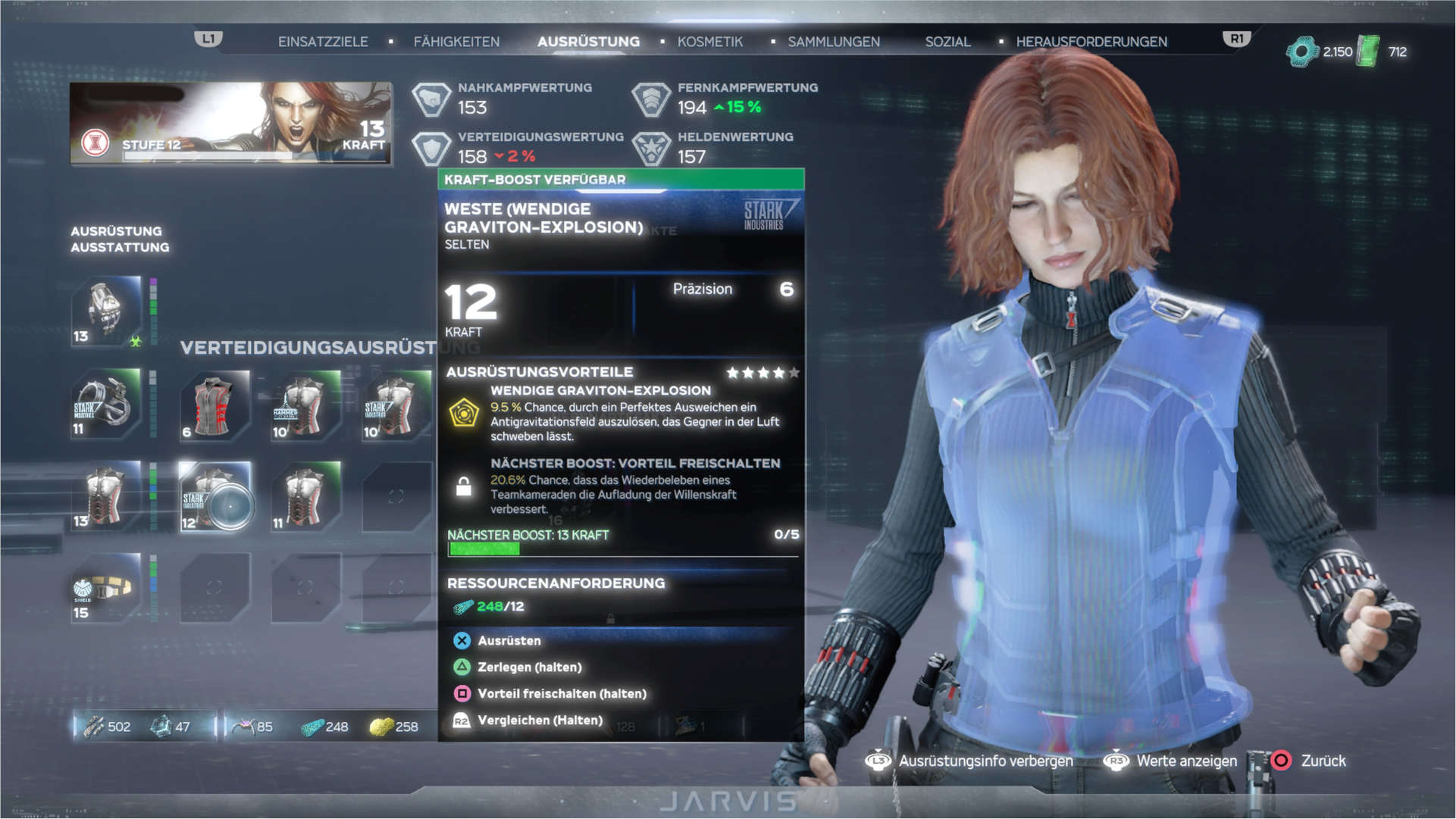Choose the power 10 Hammer vest
Image resolution: width=1456 pixels, height=819 pixels.
(305, 405)
